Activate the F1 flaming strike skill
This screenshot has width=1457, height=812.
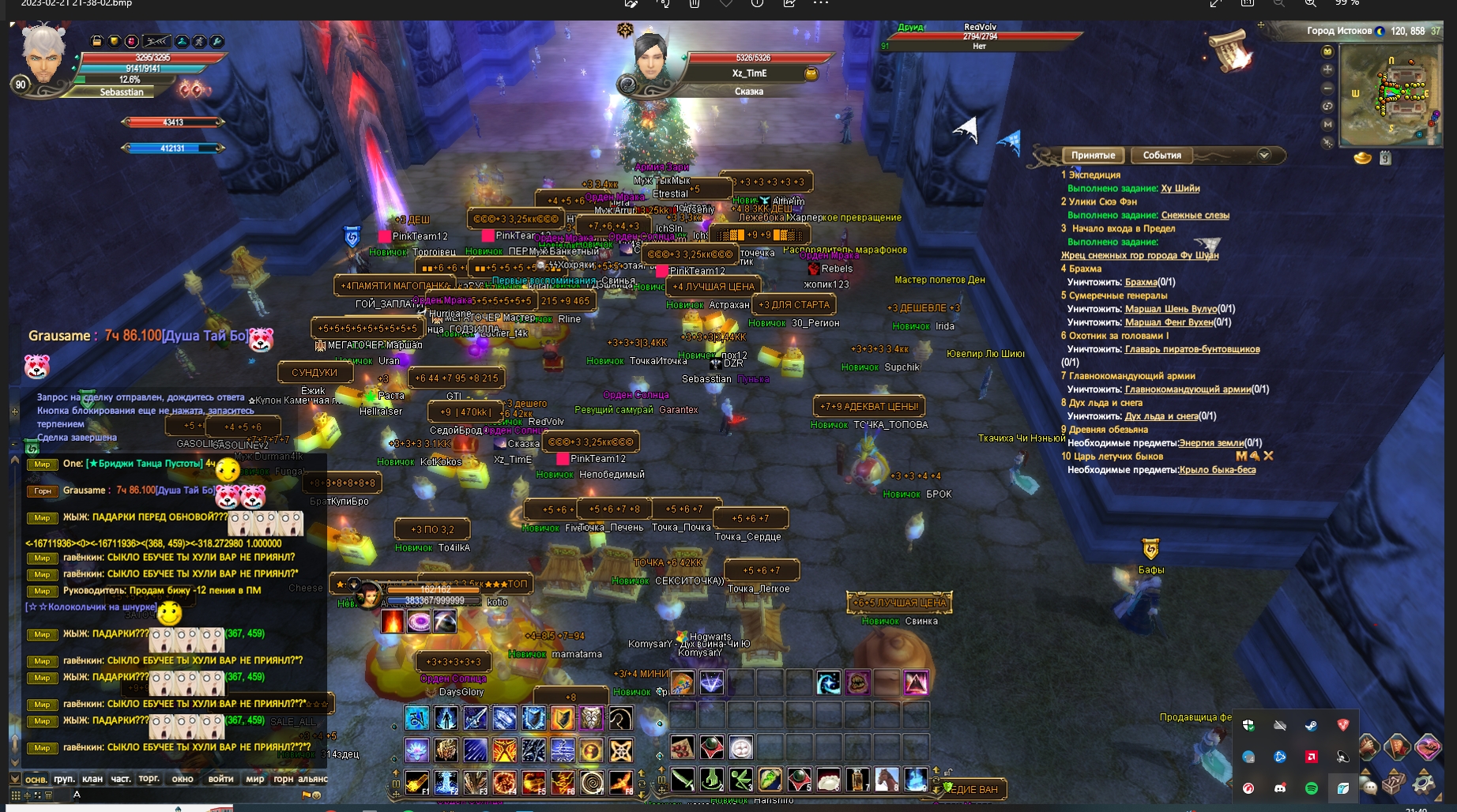coord(417,782)
